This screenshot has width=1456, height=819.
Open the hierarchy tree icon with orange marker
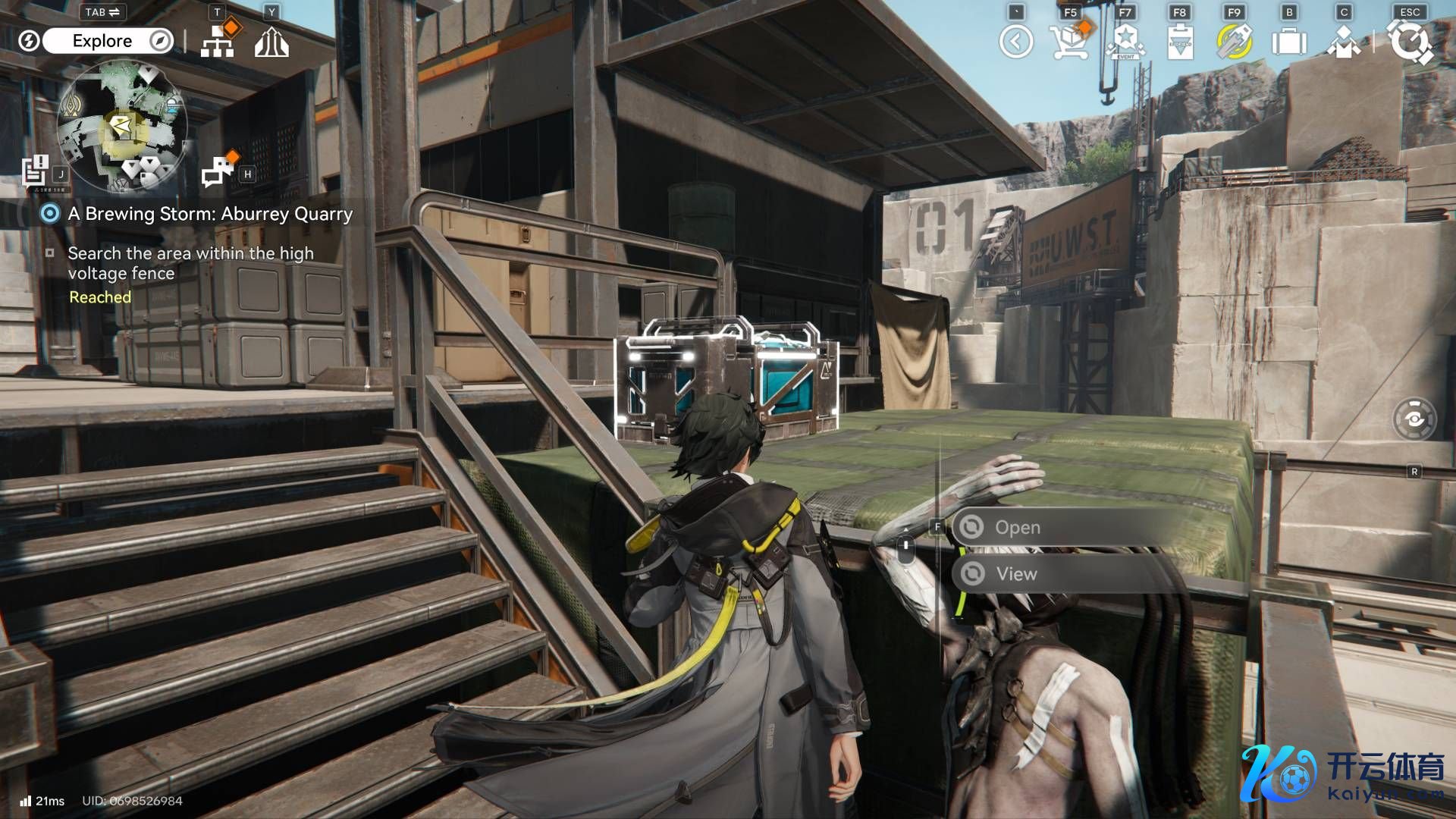pos(218,41)
